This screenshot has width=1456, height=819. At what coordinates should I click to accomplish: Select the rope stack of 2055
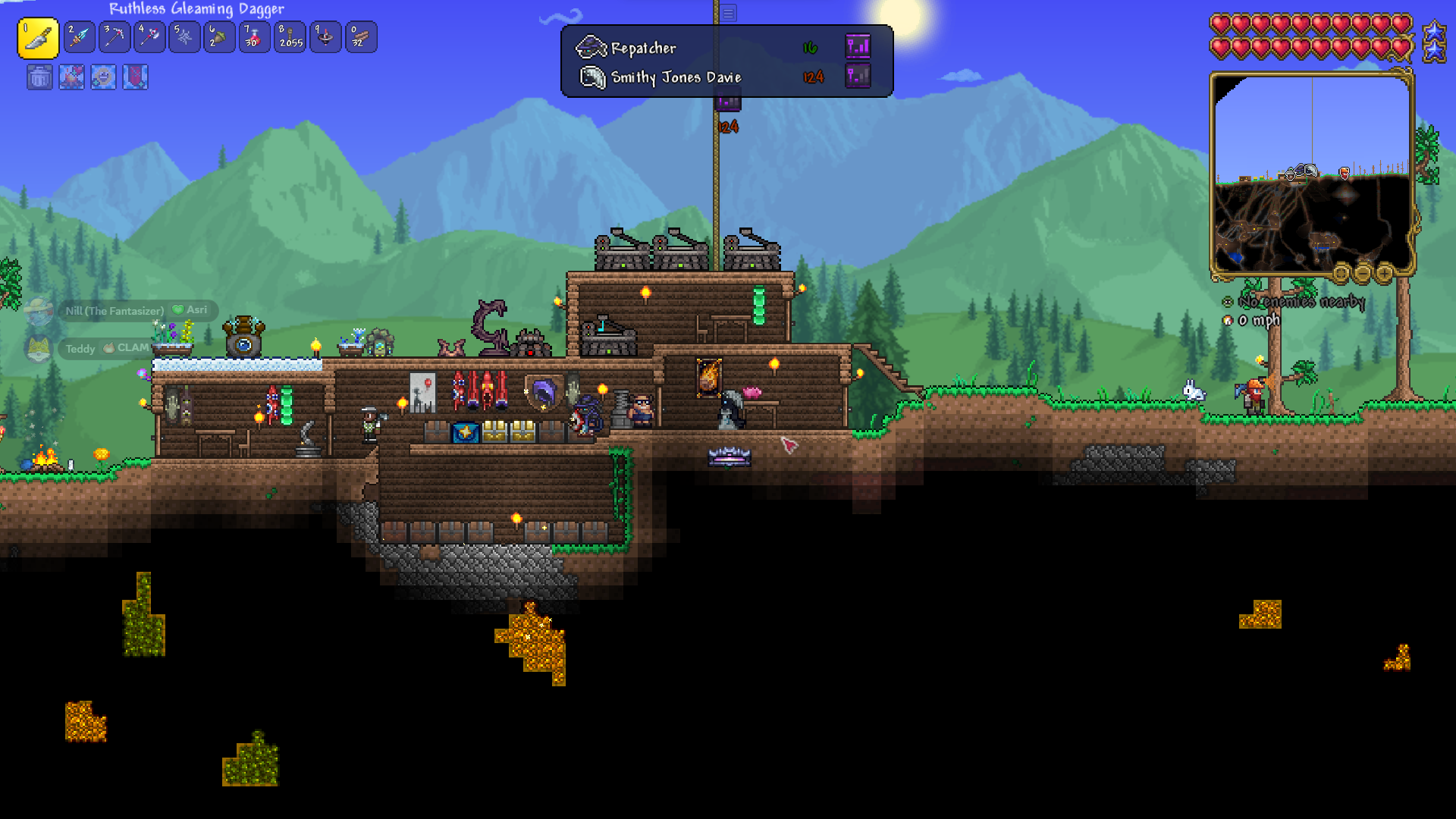[x=290, y=37]
